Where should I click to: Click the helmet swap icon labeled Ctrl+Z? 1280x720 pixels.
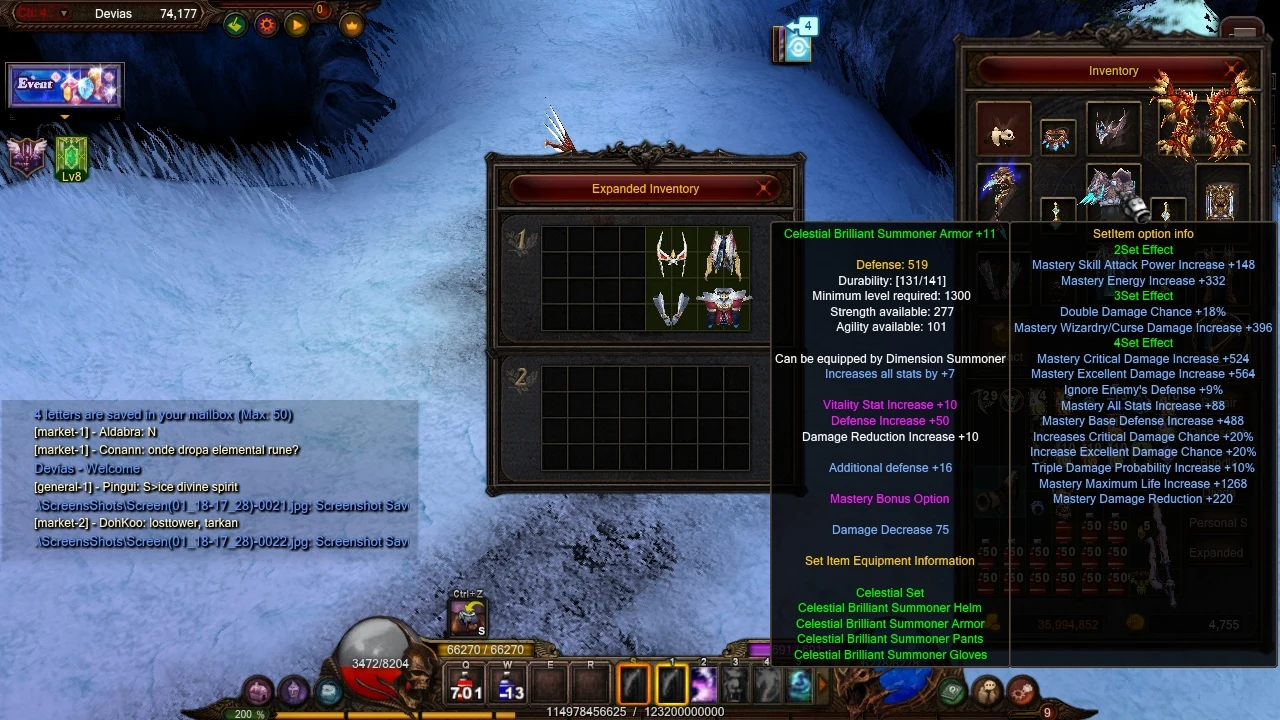click(467, 617)
